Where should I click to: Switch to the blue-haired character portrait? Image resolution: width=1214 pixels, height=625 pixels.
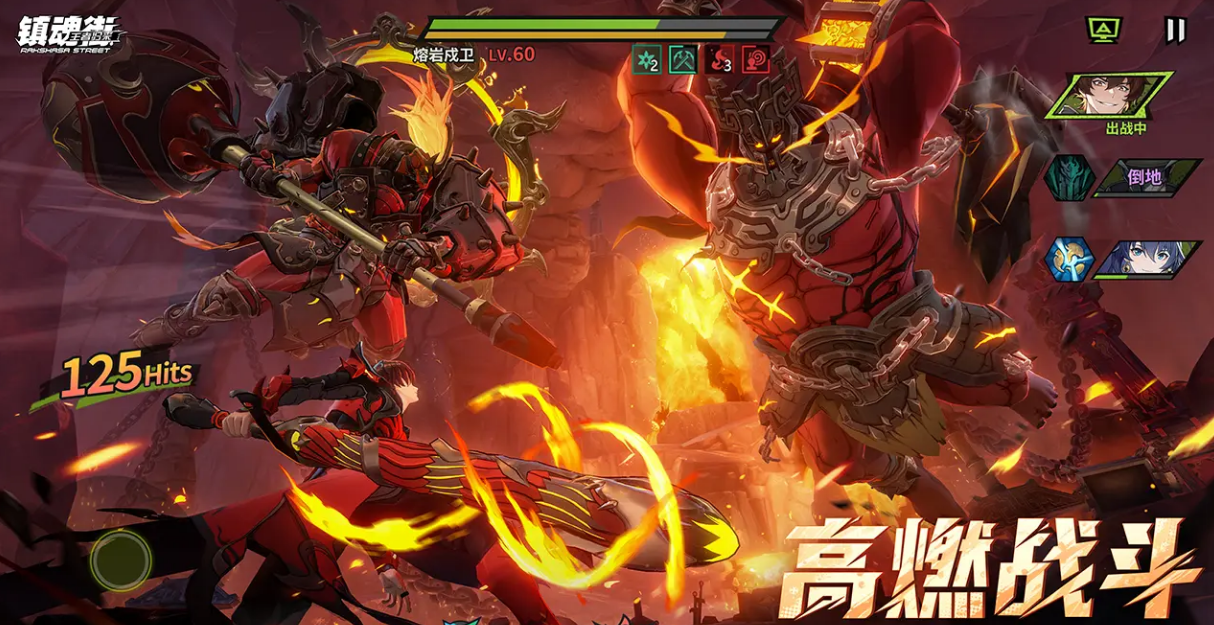click(x=1148, y=259)
